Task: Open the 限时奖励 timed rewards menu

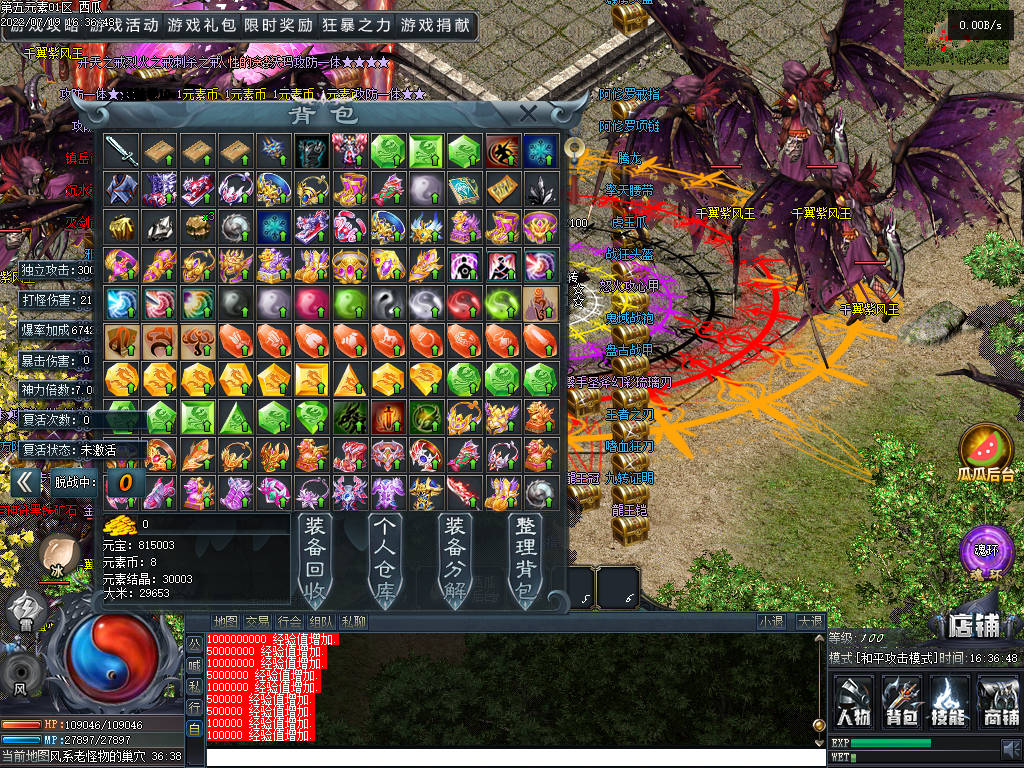Action: point(278,25)
